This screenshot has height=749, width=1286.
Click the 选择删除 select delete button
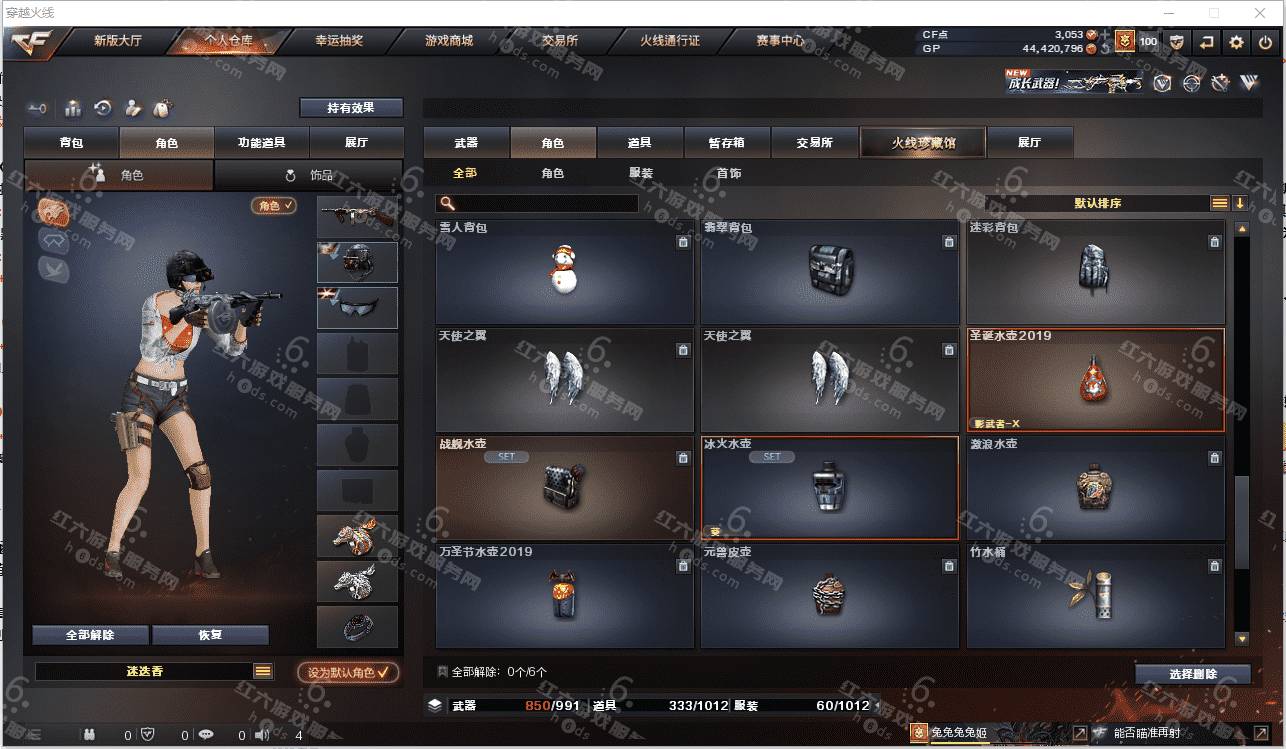coord(1192,674)
